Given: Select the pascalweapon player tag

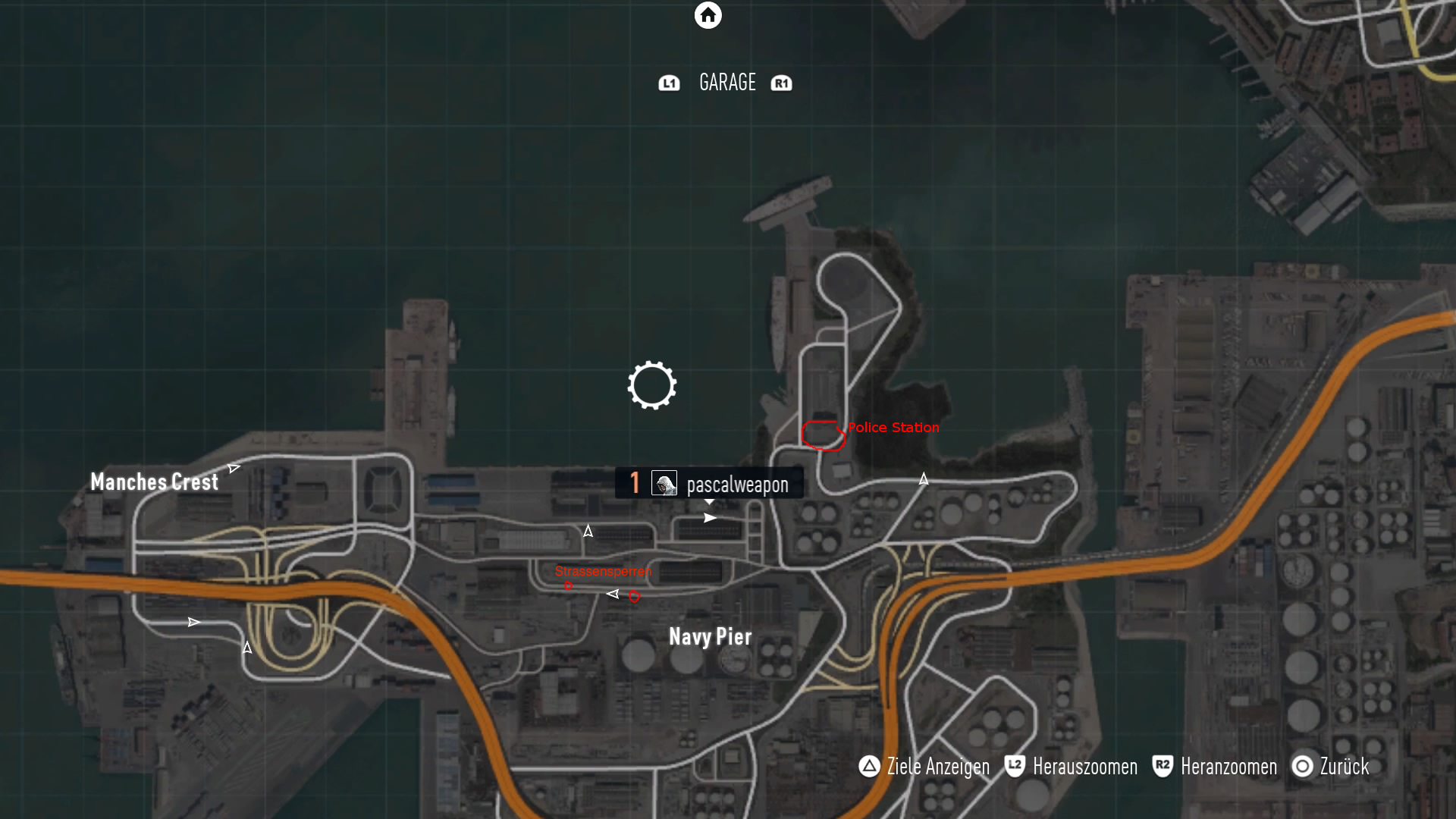Looking at the screenshot, I should pos(709,484).
